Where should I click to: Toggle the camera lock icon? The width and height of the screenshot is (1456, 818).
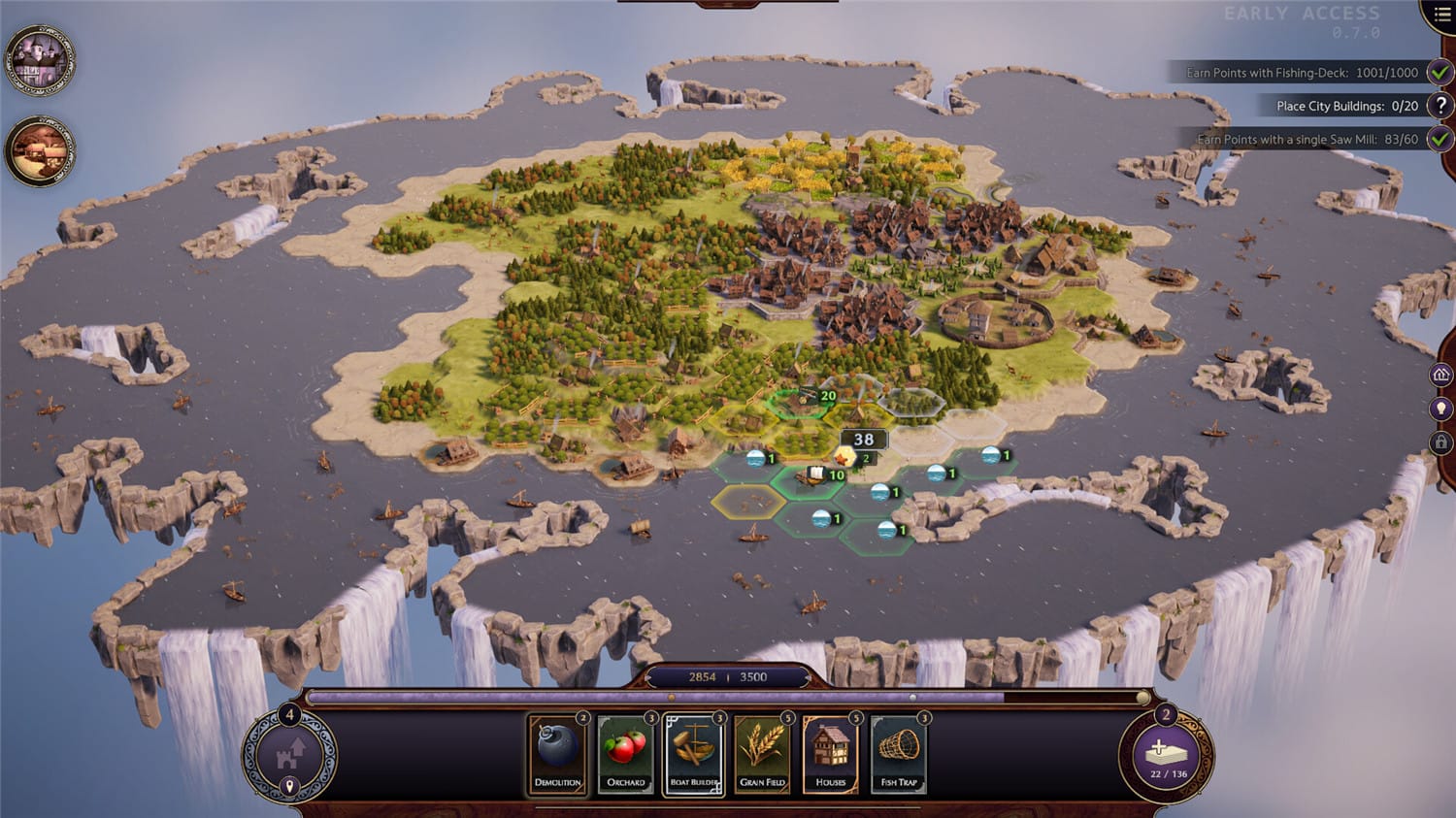[x=1441, y=442]
